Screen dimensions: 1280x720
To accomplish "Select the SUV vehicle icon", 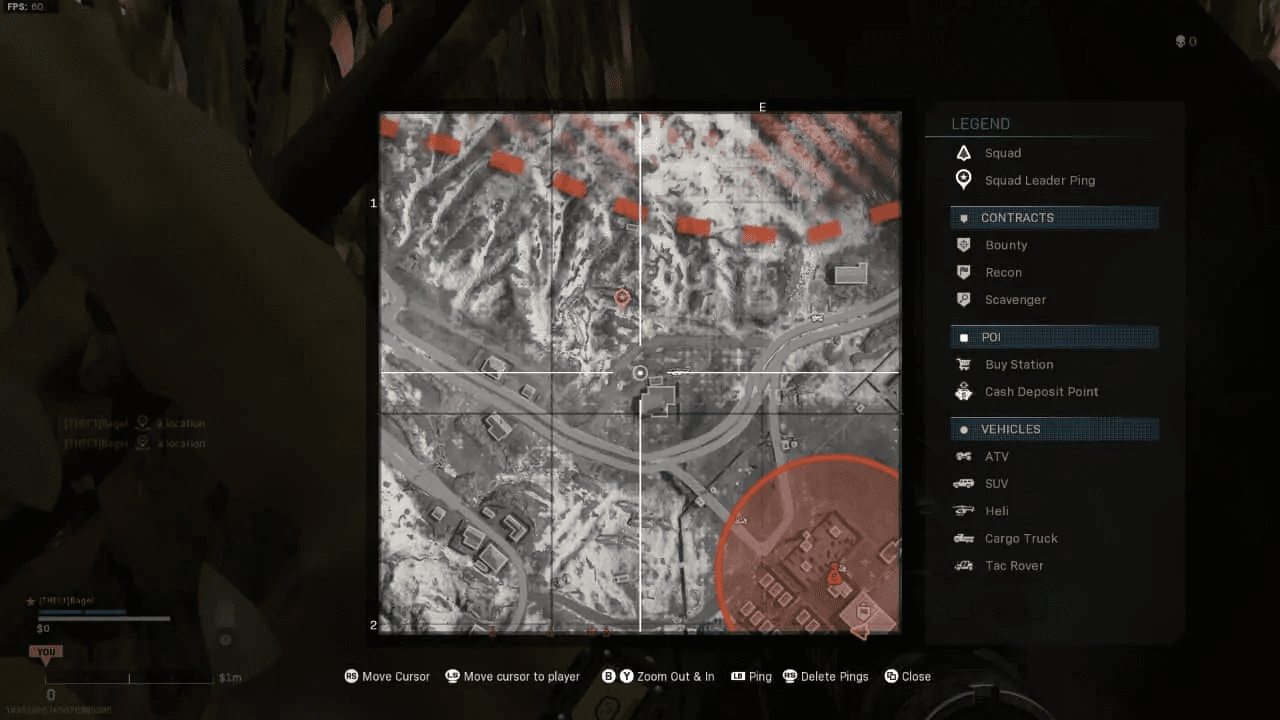I will click(963, 483).
